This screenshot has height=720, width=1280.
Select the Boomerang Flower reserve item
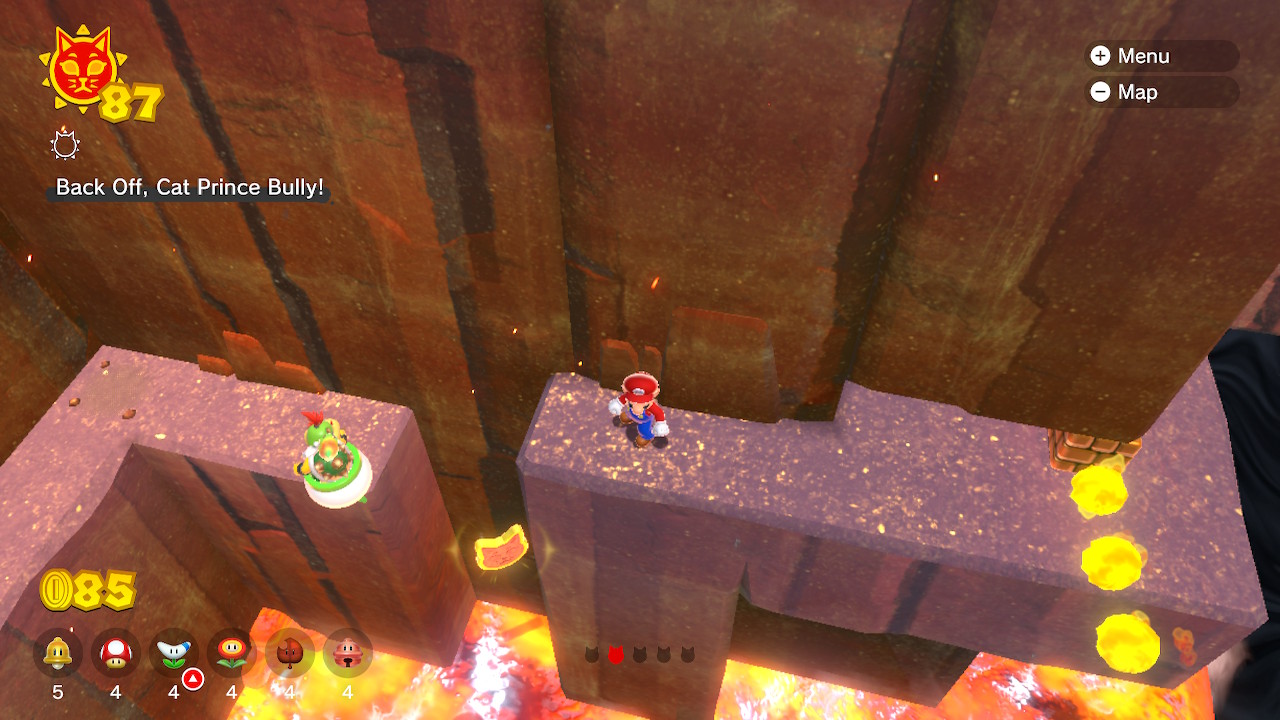[x=174, y=654]
